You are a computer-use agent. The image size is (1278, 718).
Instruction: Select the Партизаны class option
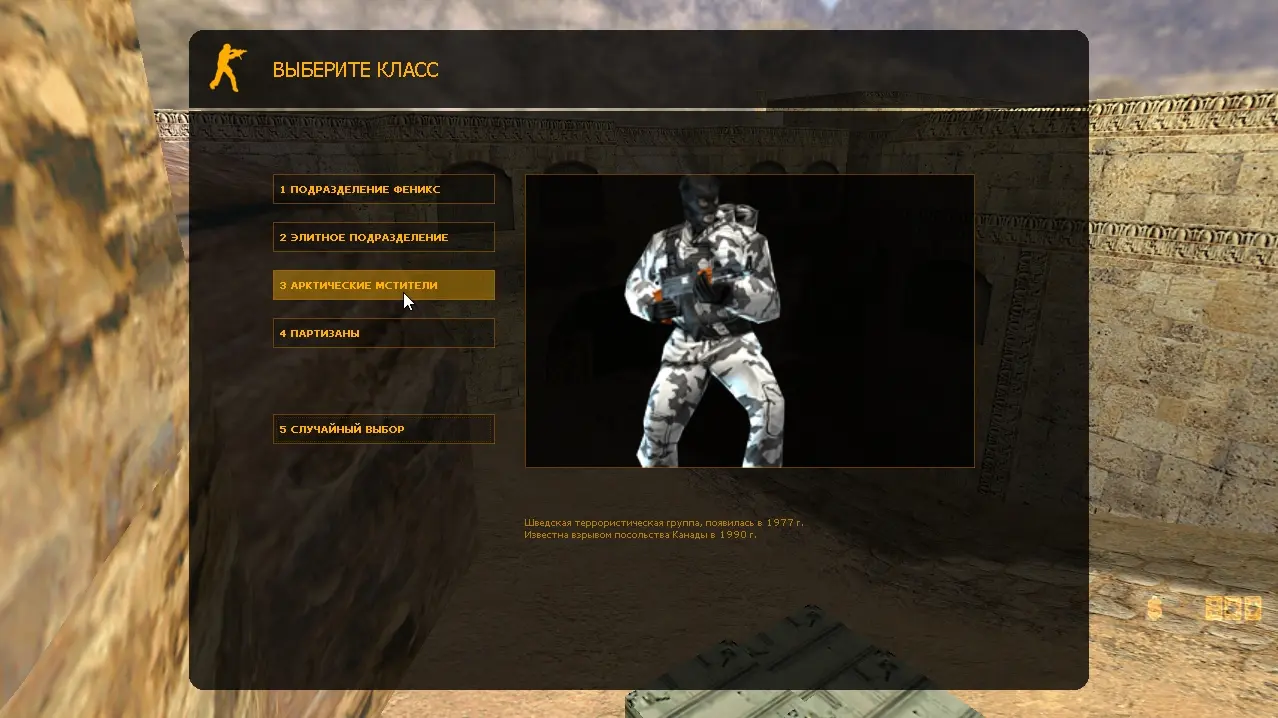click(x=383, y=333)
